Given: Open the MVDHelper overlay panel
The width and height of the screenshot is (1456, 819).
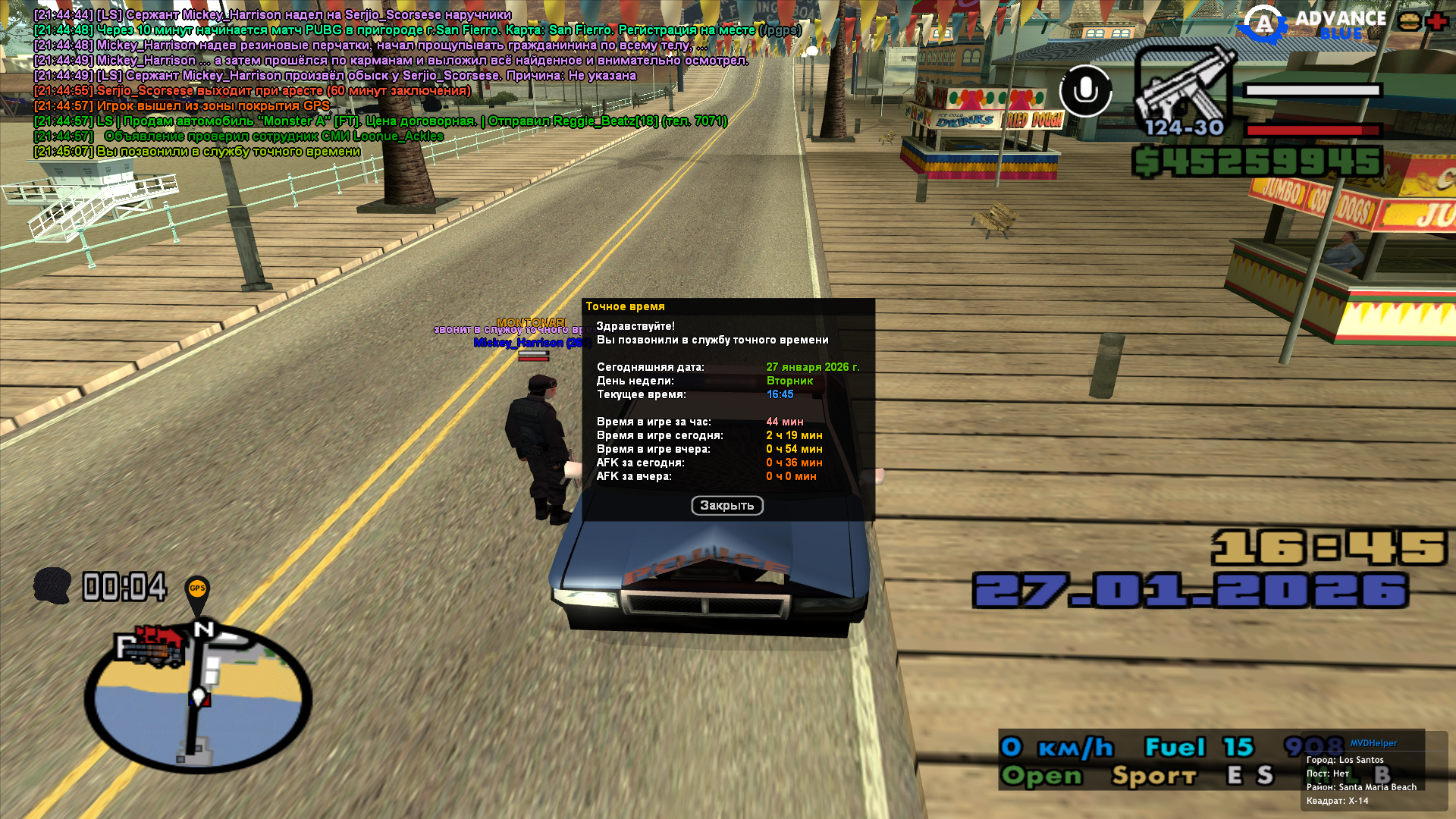Looking at the screenshot, I should [1373, 743].
